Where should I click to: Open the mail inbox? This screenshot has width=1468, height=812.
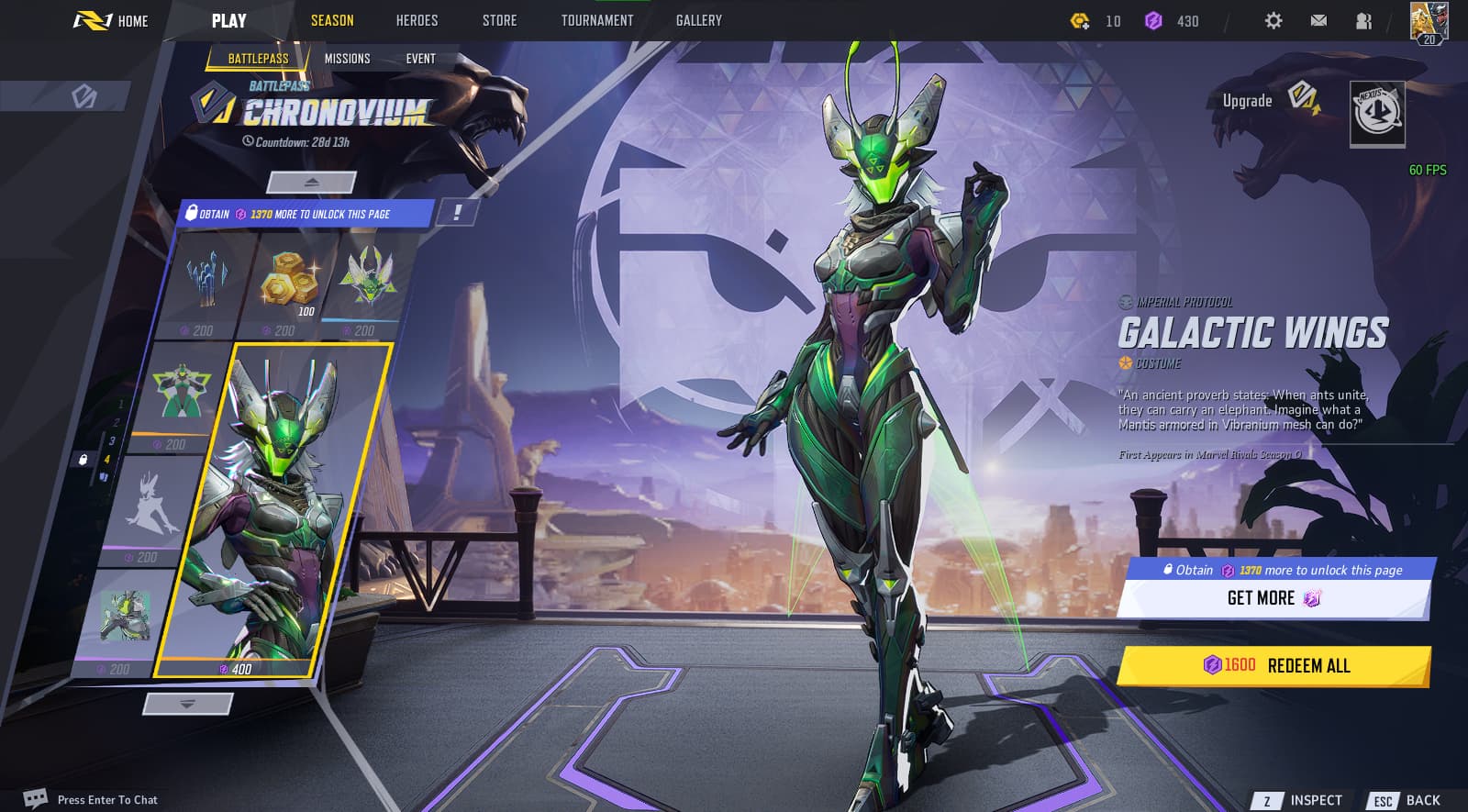click(x=1318, y=20)
